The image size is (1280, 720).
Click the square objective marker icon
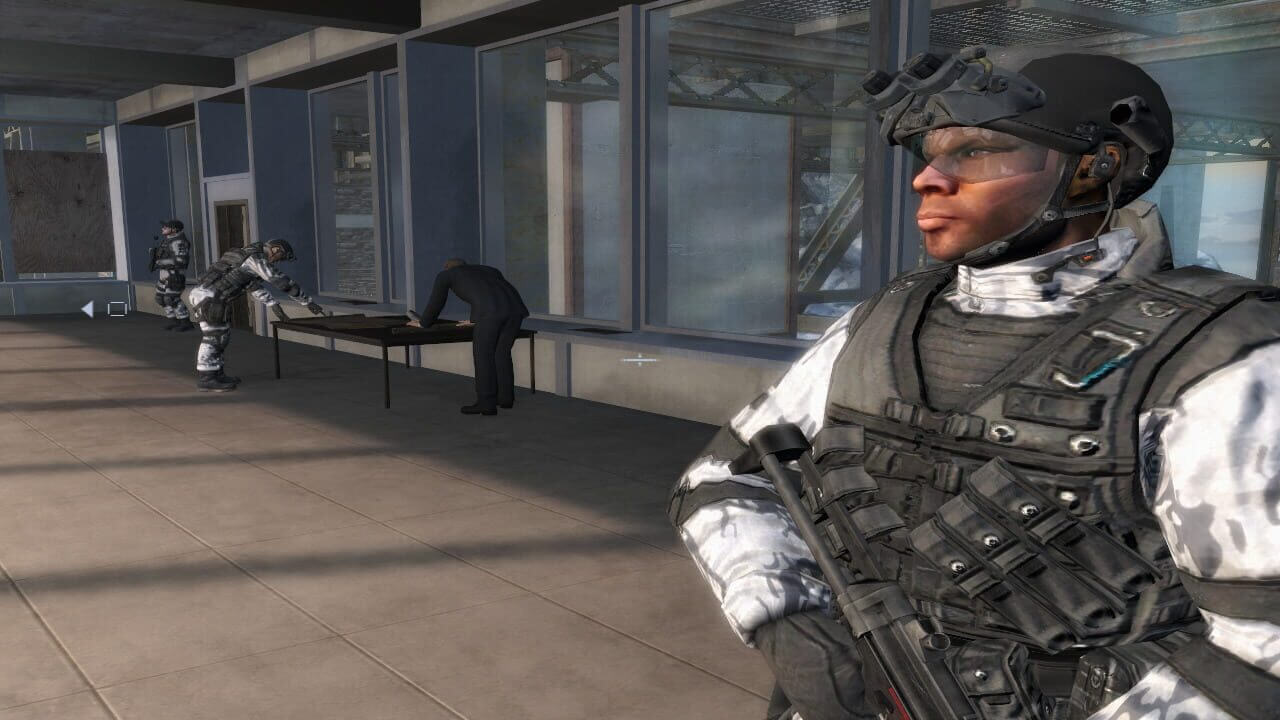click(117, 309)
